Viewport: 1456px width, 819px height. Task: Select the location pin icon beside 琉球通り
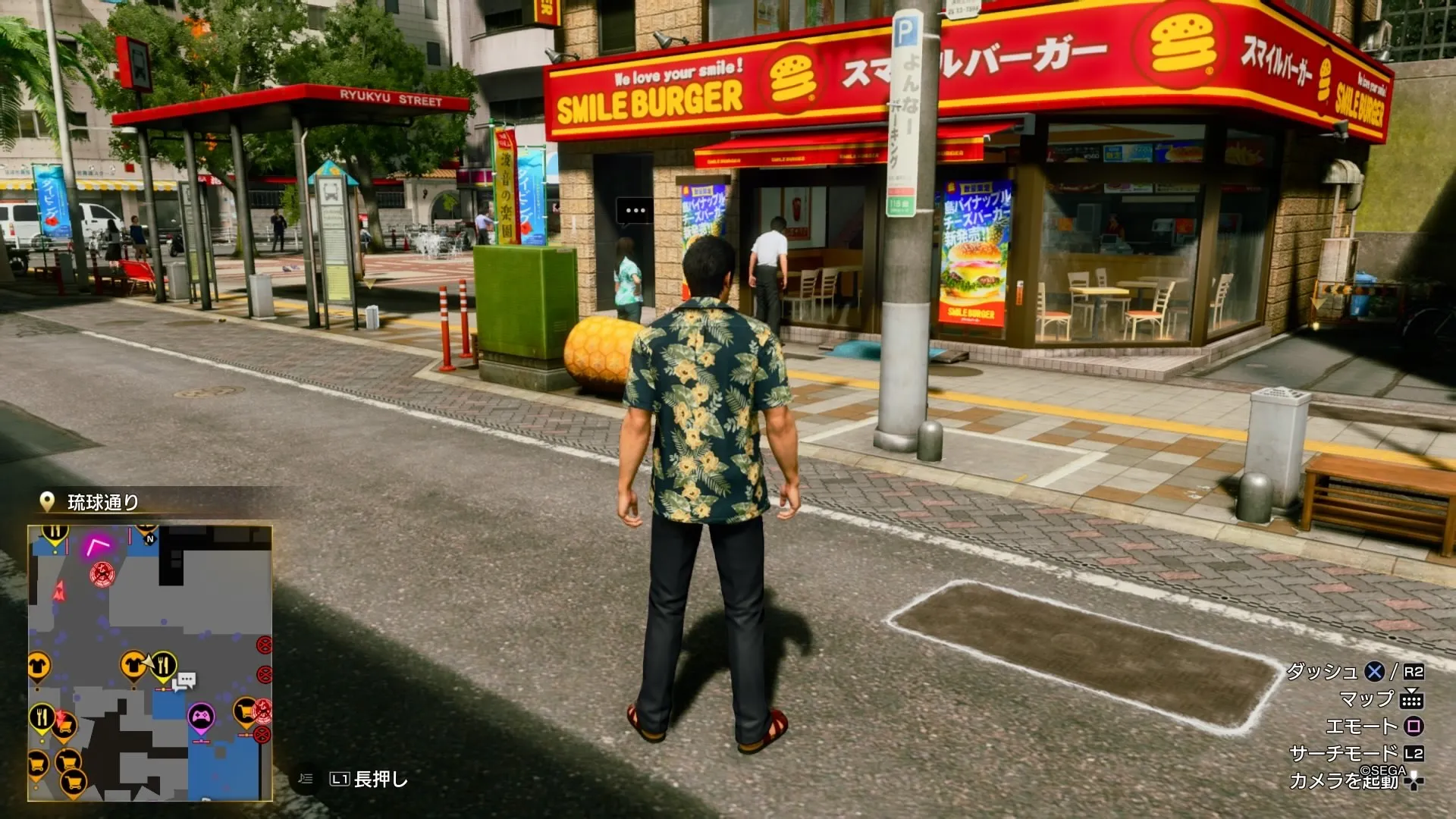[x=48, y=500]
